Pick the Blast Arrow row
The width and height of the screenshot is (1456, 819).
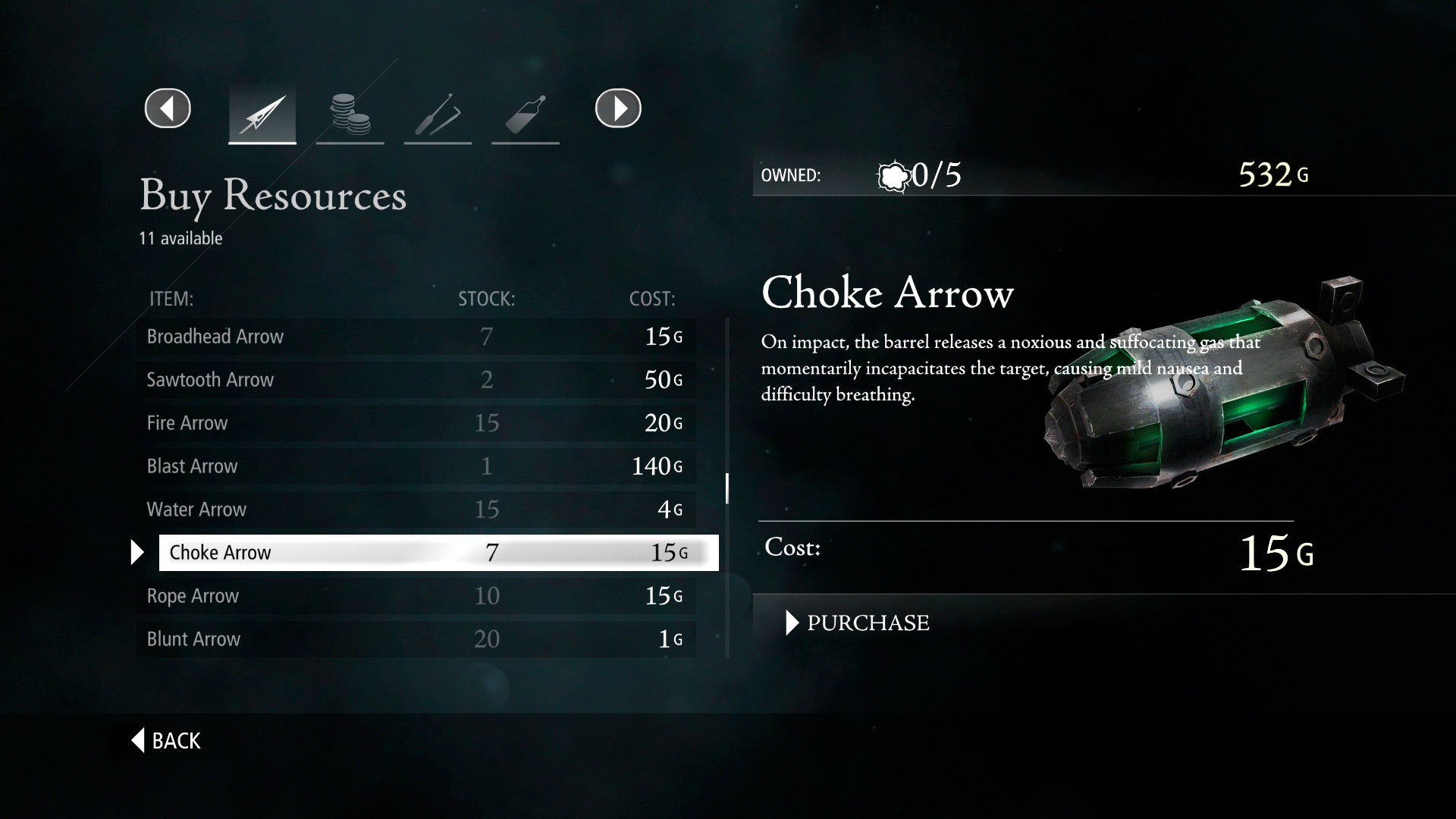pos(416,466)
